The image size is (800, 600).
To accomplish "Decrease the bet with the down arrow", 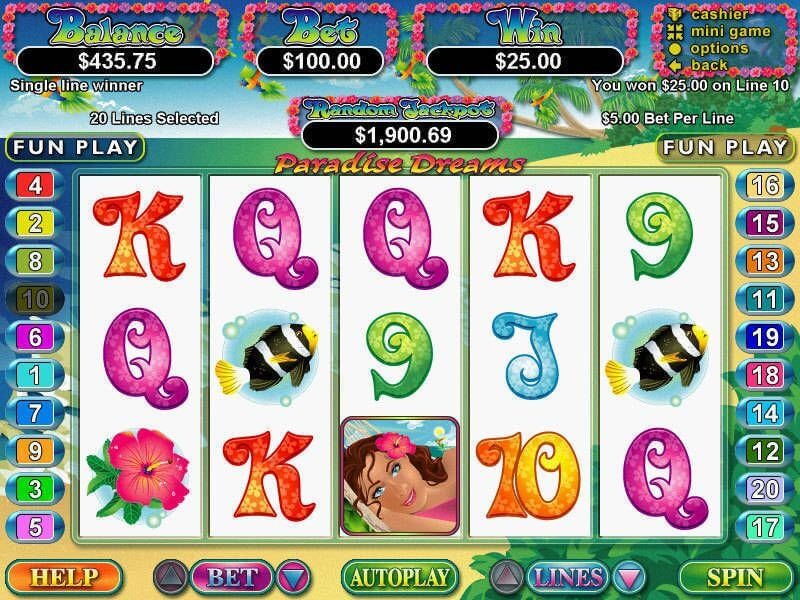I will coord(293,577).
